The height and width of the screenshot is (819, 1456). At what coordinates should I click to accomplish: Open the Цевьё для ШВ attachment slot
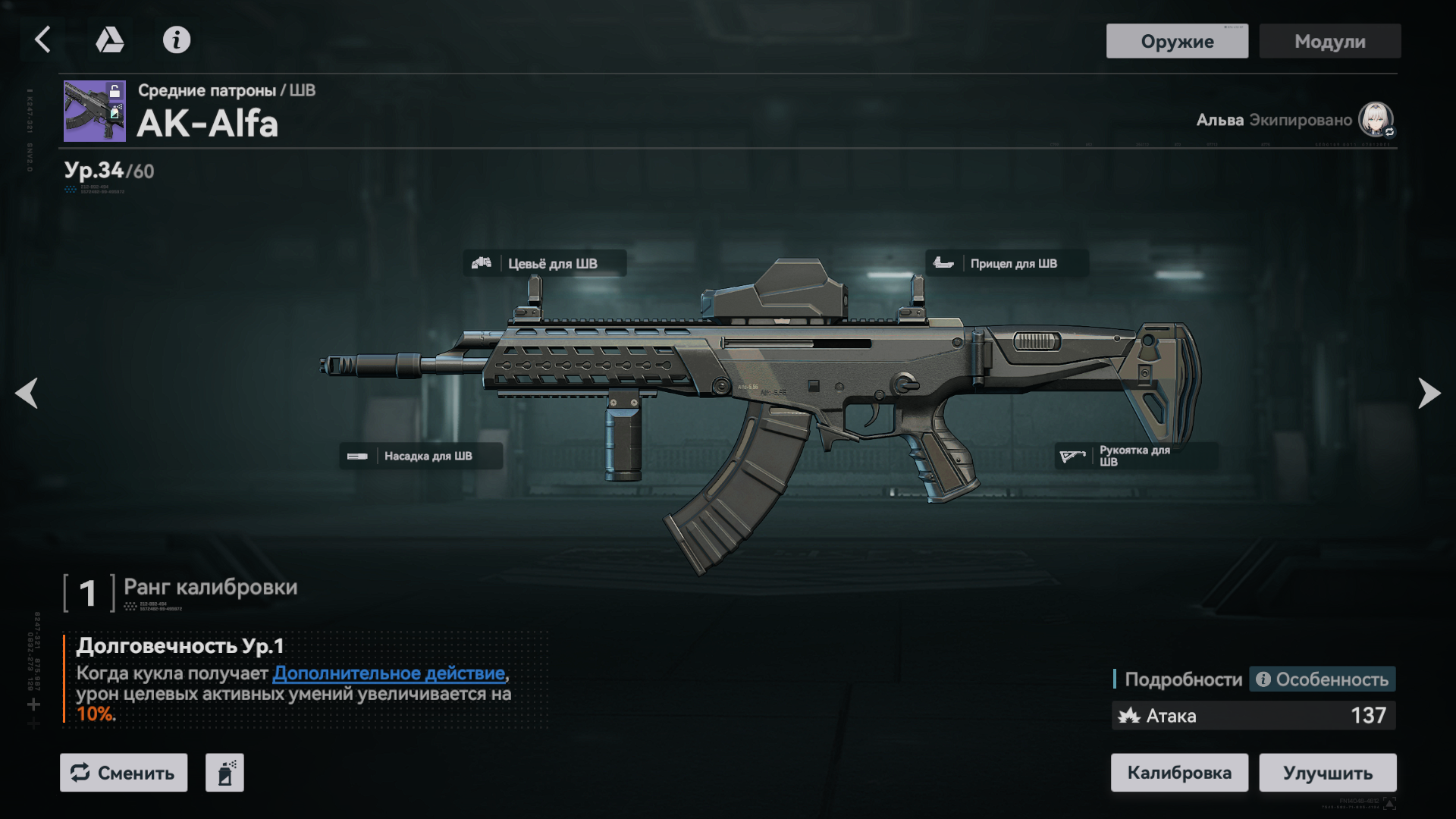(544, 263)
